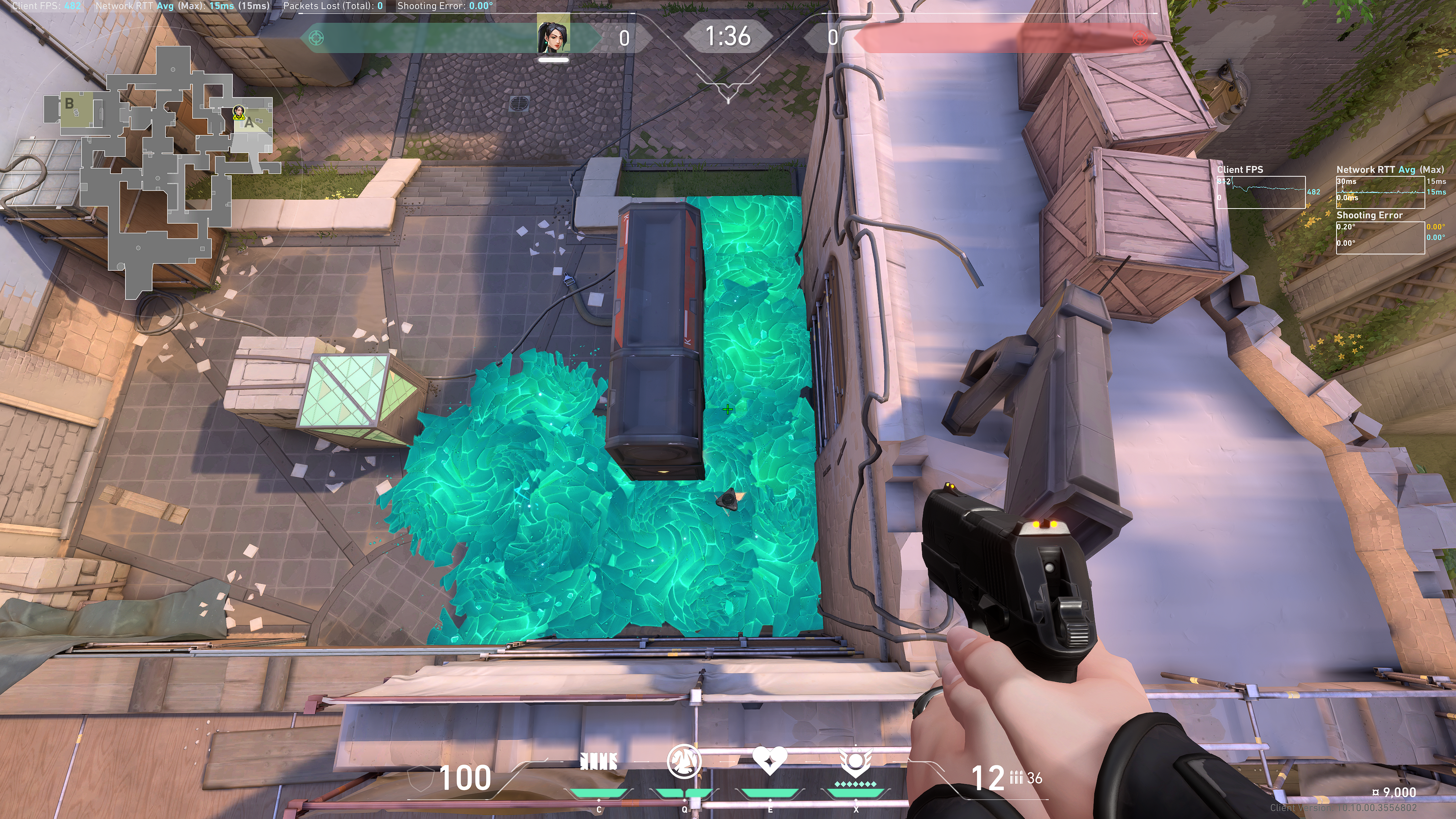This screenshot has height=819, width=1456.
Task: Click Sage's agent portrait in the top bar
Action: [x=553, y=37]
